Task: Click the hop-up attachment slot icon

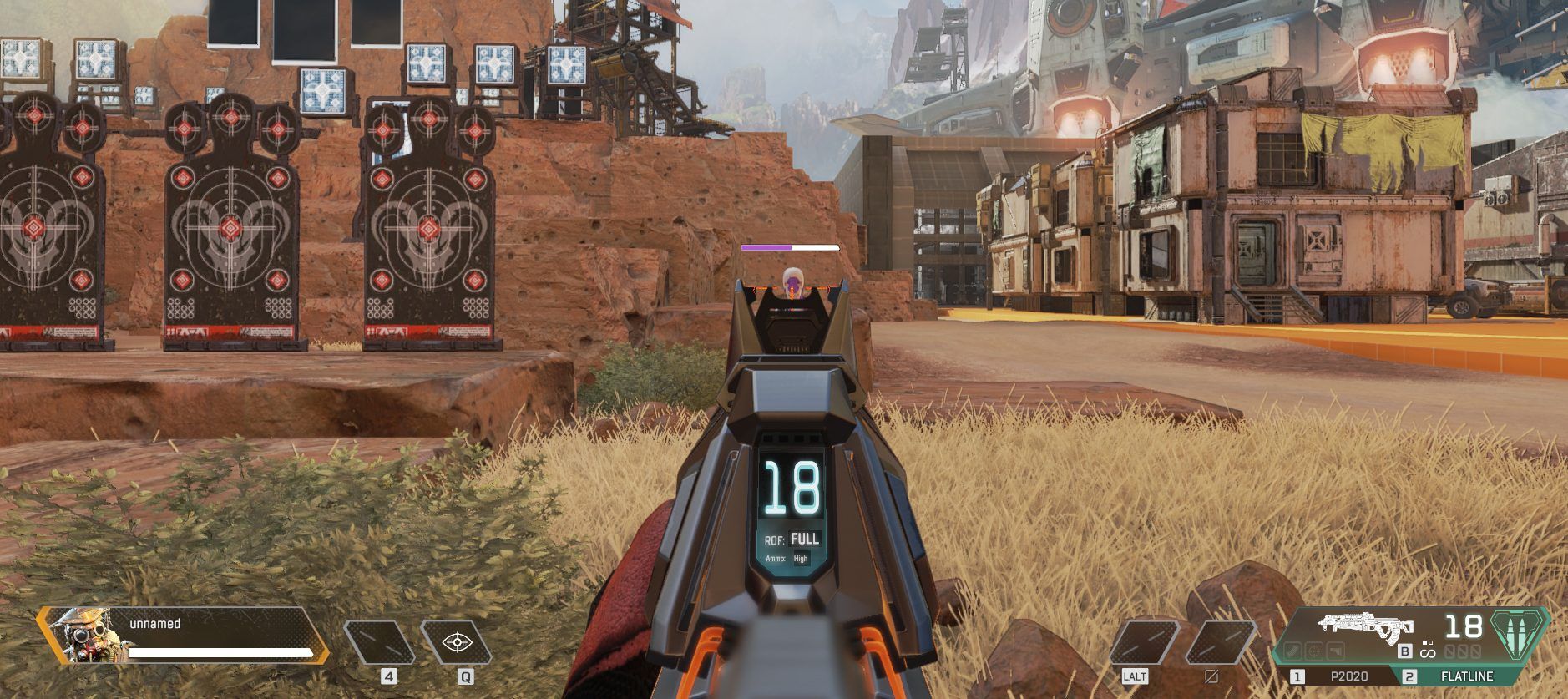Action: tap(1334, 651)
